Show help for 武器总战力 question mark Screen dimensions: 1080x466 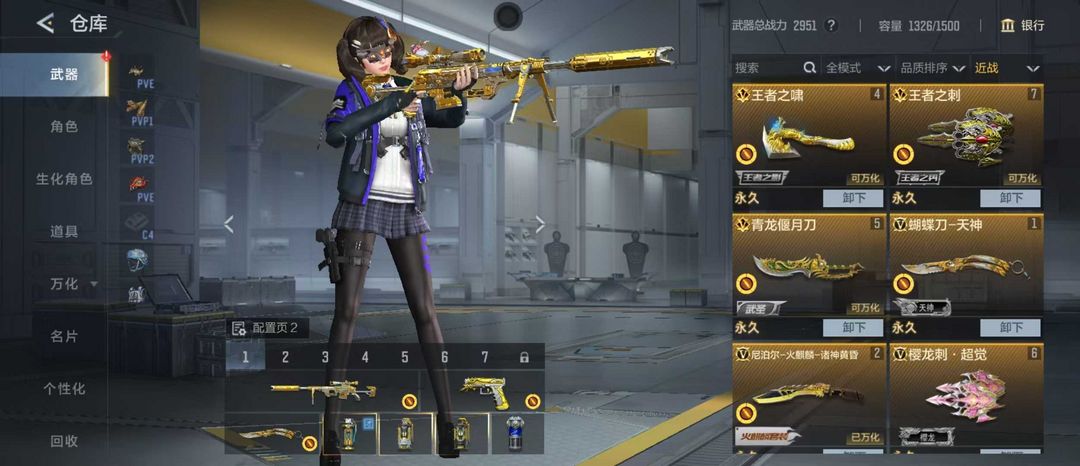click(x=831, y=26)
